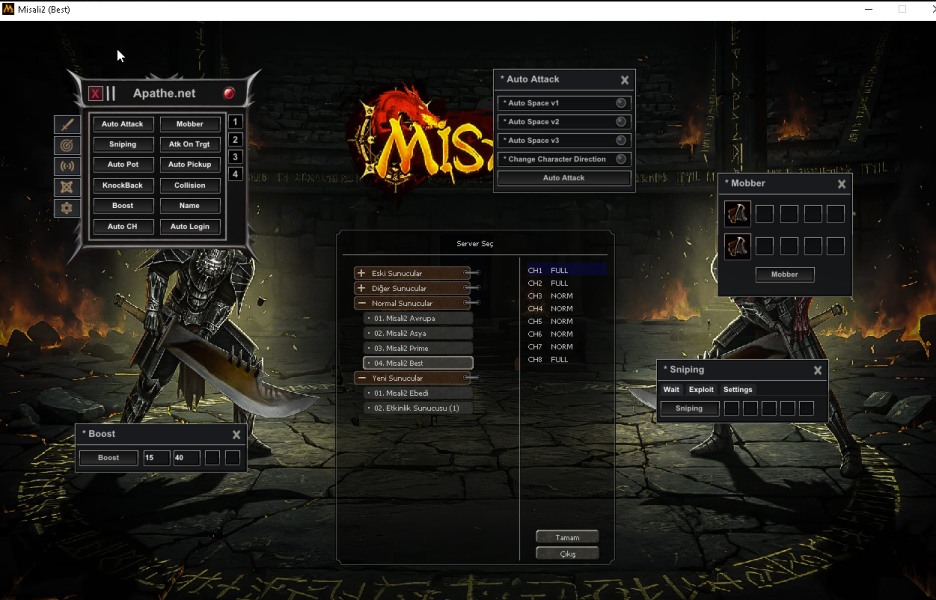The height and width of the screenshot is (600, 936).
Task: Confirm server choice with Tamam button
Action: pos(567,537)
